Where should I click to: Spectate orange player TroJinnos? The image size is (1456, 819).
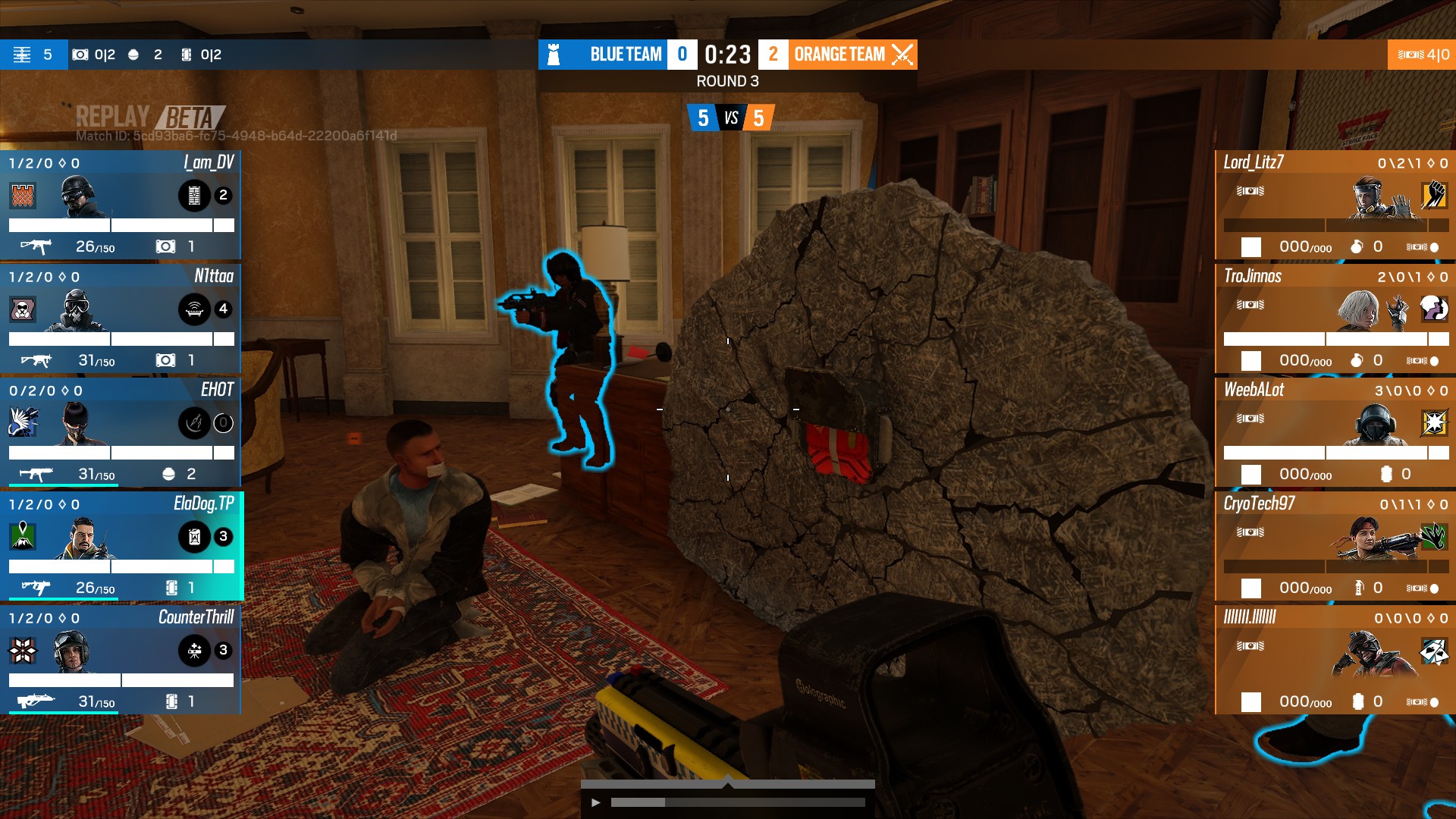[x=1335, y=318]
